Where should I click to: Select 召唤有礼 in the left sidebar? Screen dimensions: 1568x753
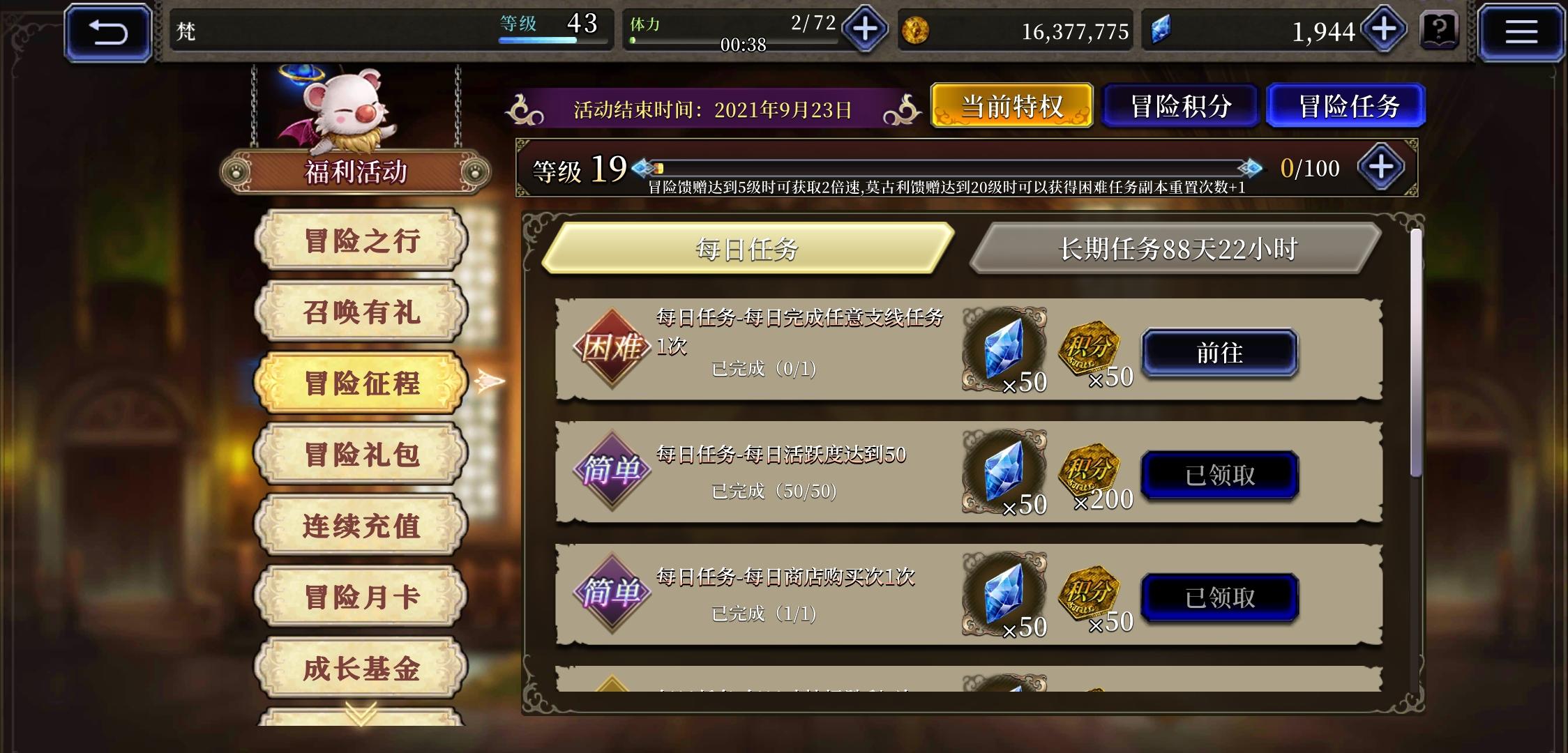(x=361, y=312)
